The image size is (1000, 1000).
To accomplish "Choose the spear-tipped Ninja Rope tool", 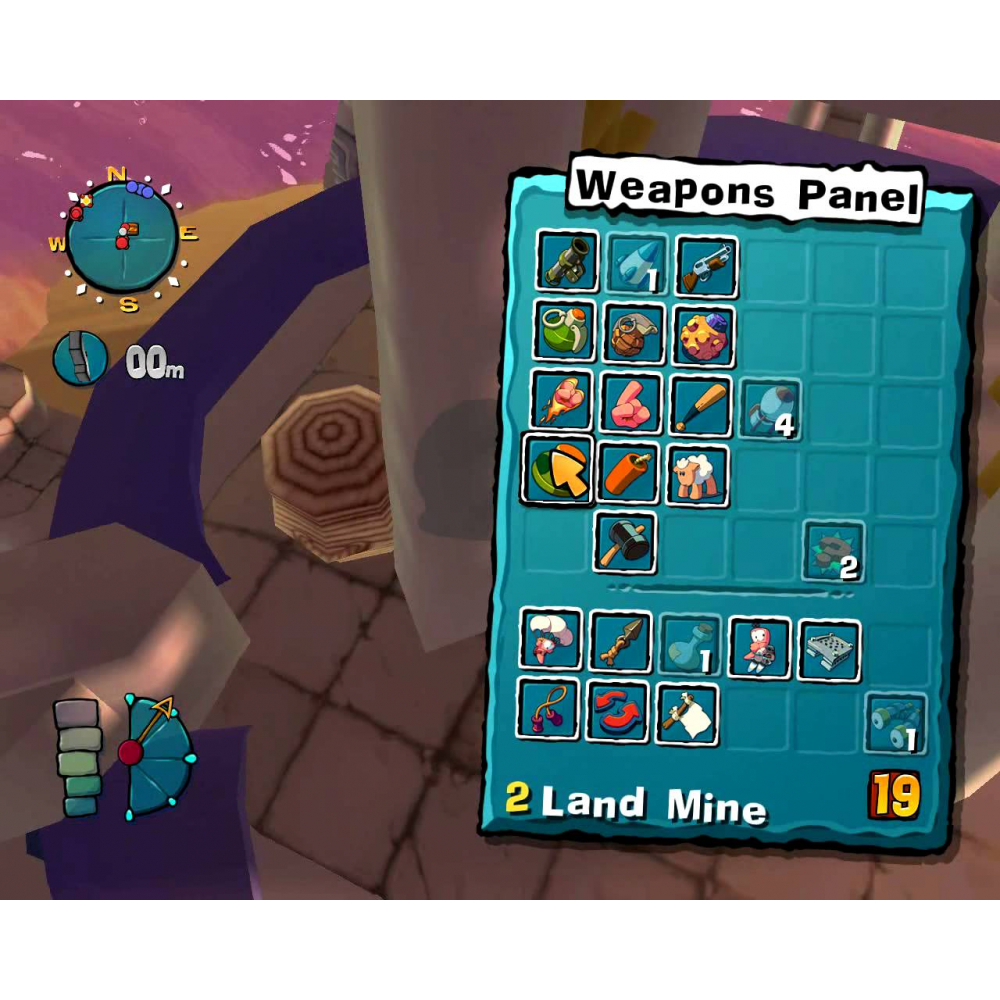I will click(x=620, y=643).
